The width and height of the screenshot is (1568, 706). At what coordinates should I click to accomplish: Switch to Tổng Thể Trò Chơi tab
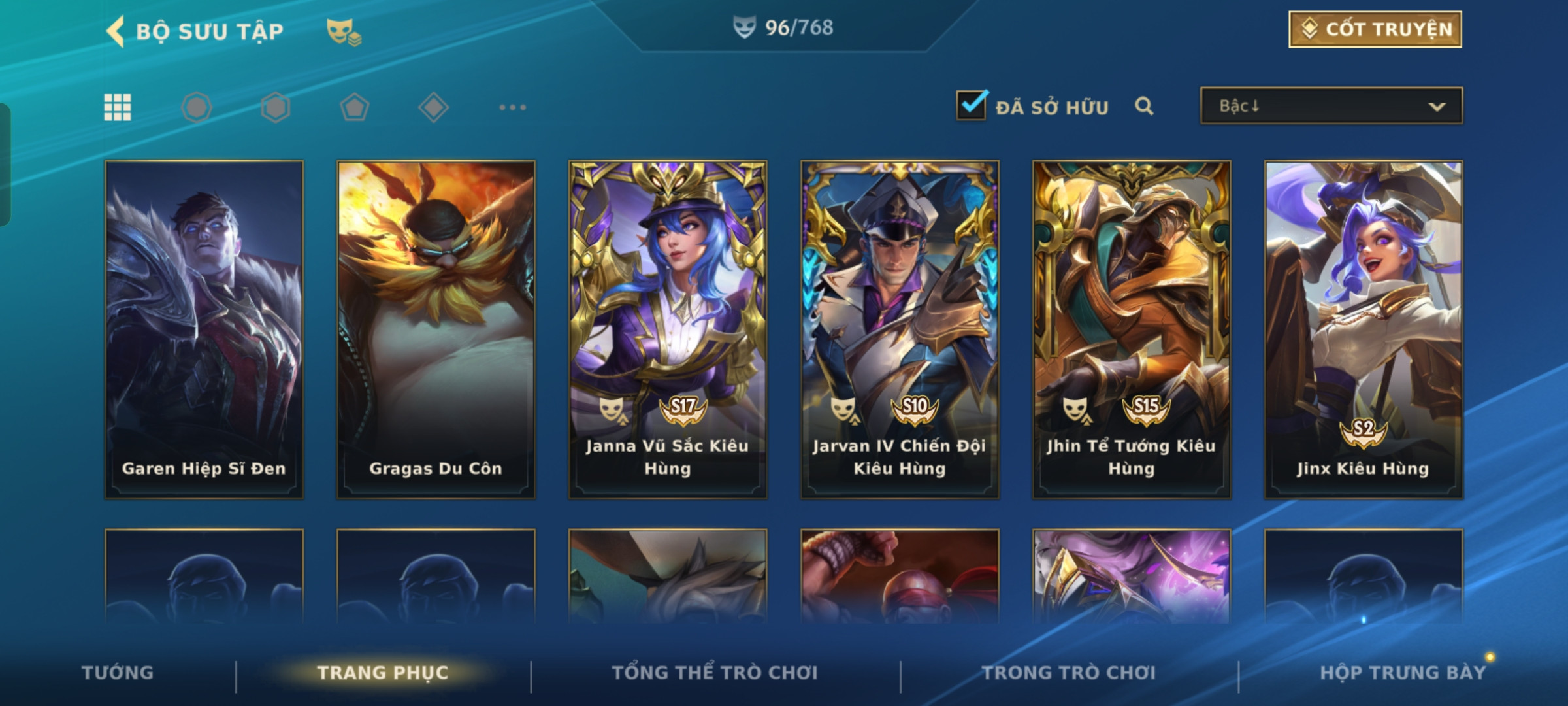point(715,673)
